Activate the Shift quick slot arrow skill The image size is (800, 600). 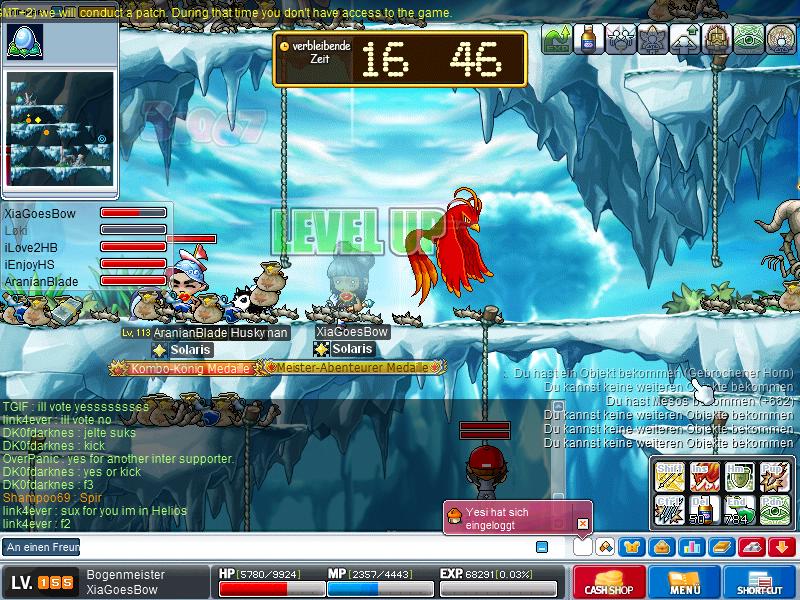pyautogui.click(x=668, y=475)
